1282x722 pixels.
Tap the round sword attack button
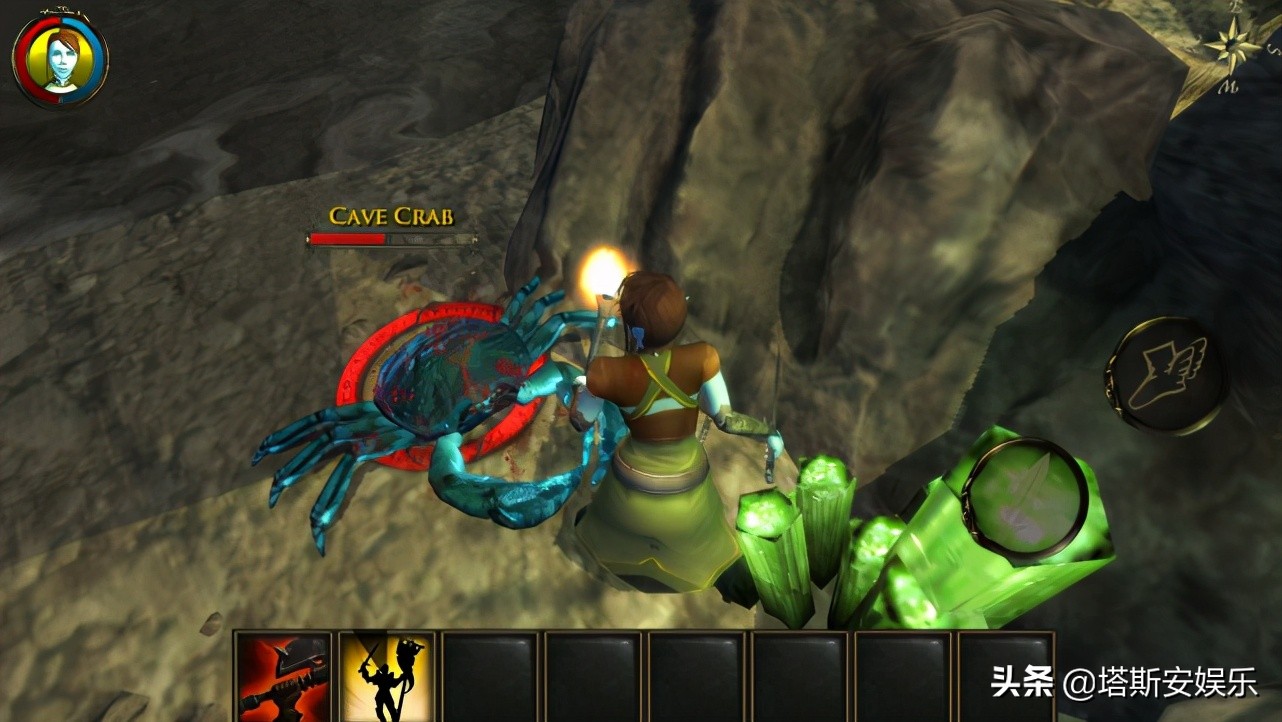[x=1025, y=497]
